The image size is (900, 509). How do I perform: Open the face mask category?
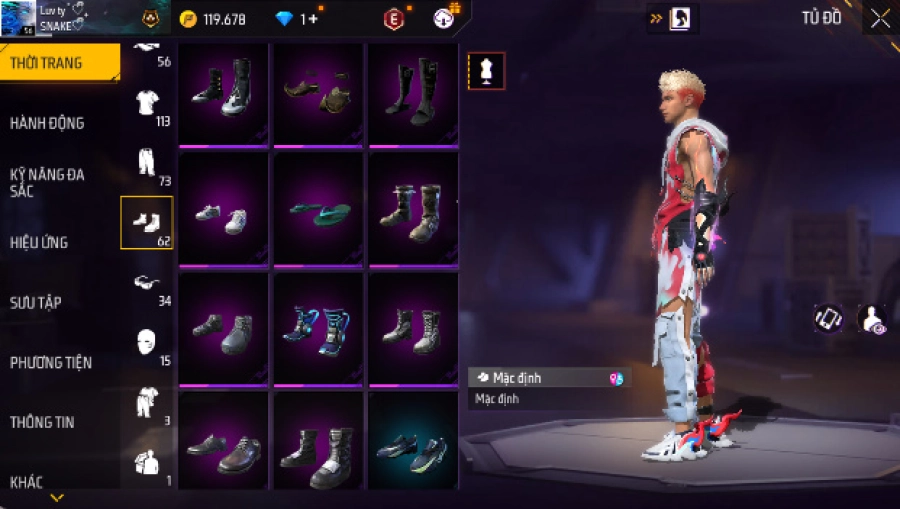[147, 343]
